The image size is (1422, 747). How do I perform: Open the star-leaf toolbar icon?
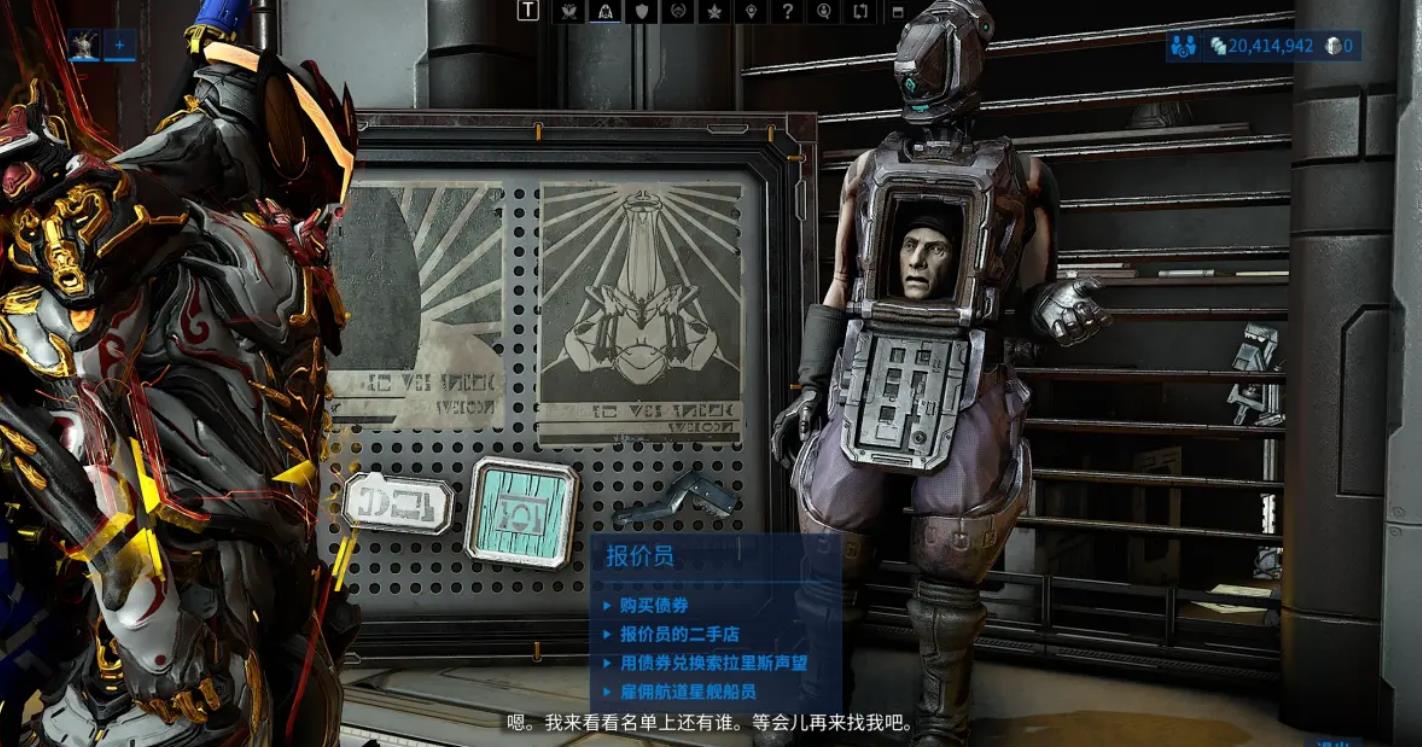[714, 11]
